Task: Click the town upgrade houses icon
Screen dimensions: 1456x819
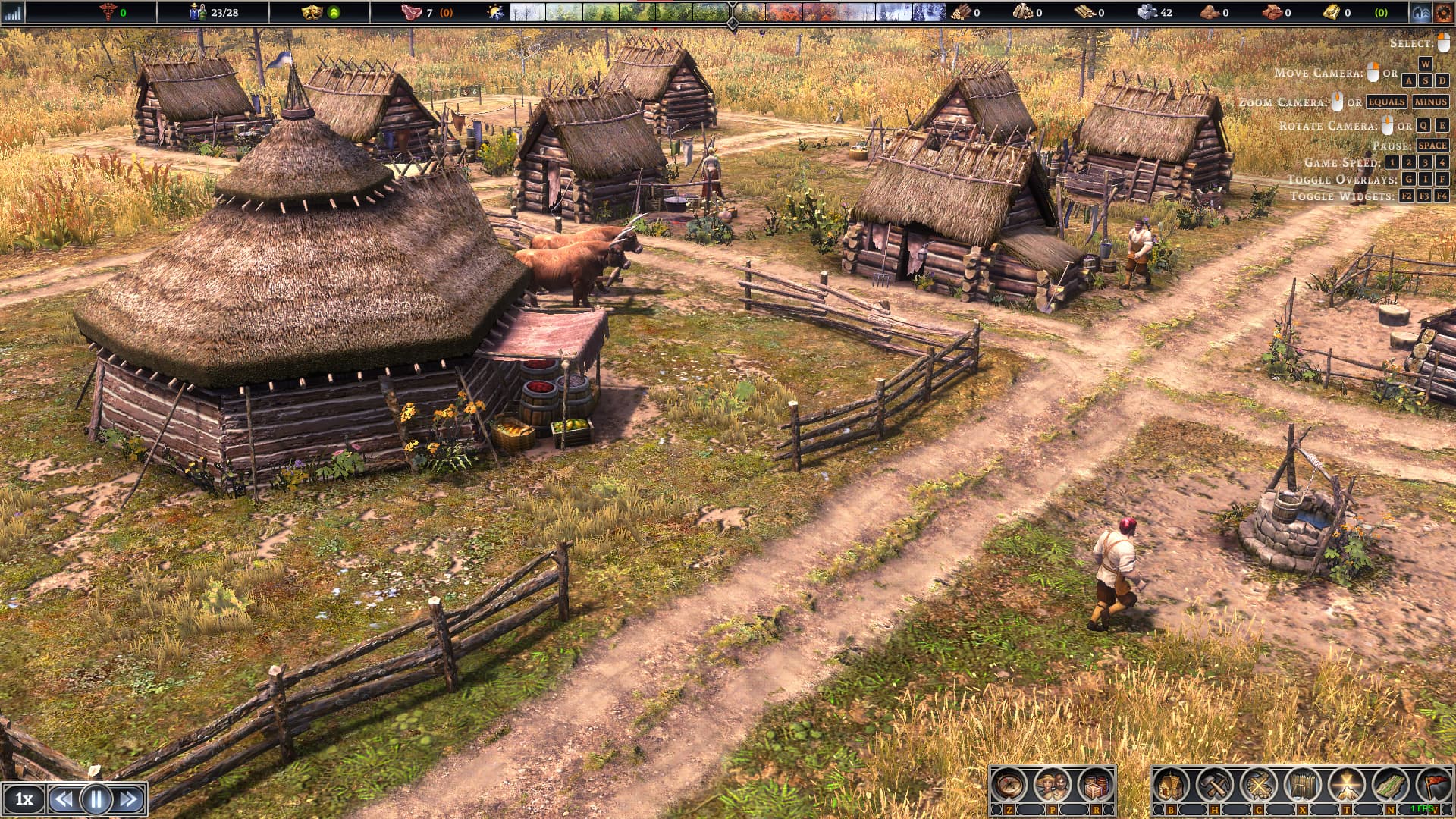Action: tap(1420, 12)
